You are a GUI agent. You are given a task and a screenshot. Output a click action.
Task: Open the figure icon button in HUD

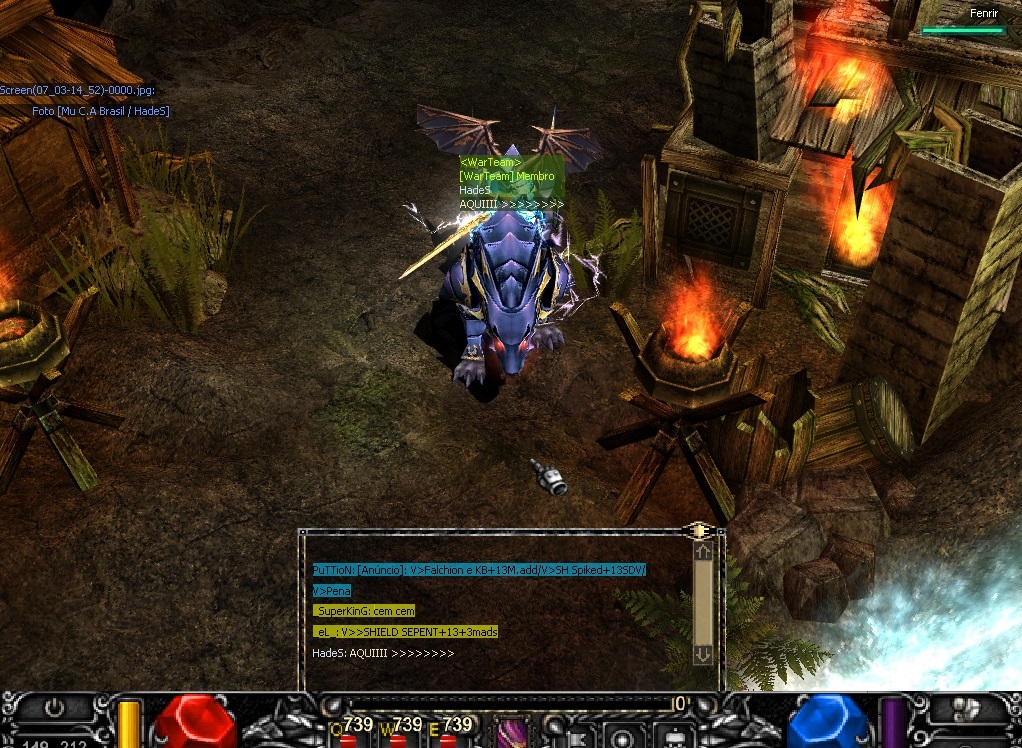click(674, 738)
